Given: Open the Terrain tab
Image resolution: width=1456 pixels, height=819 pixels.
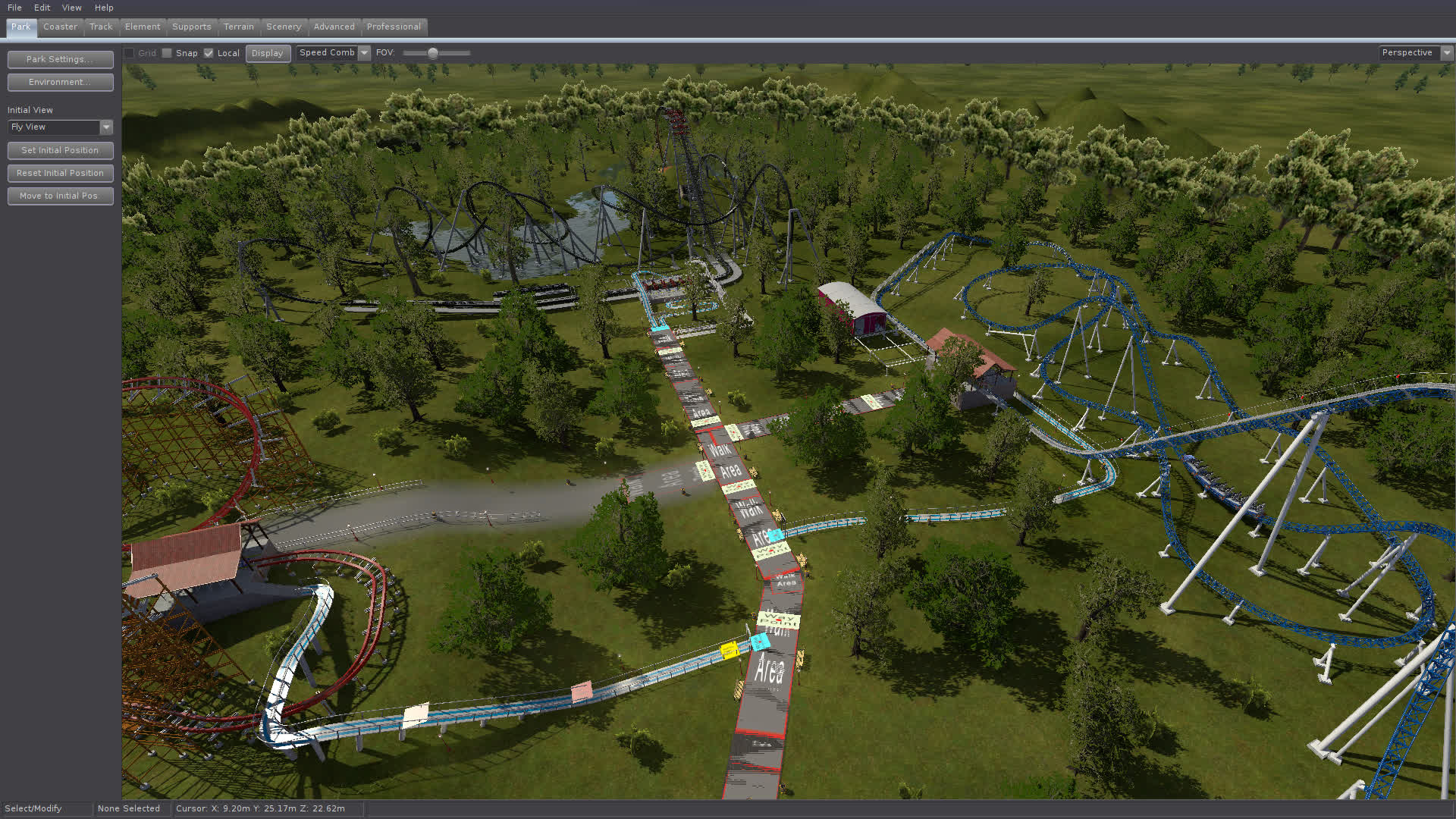Looking at the screenshot, I should click(x=239, y=27).
